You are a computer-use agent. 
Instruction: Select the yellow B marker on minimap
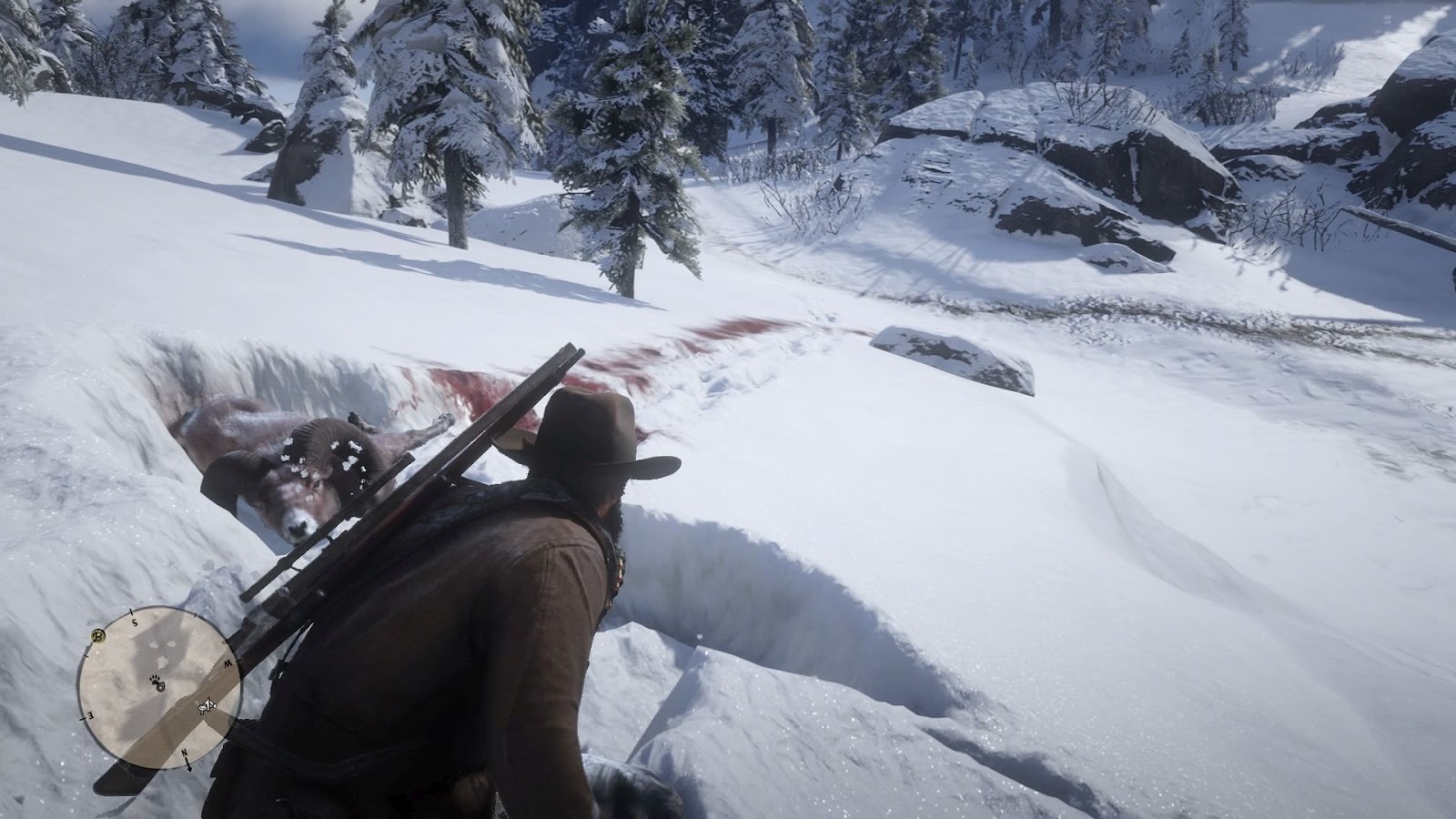(x=98, y=635)
